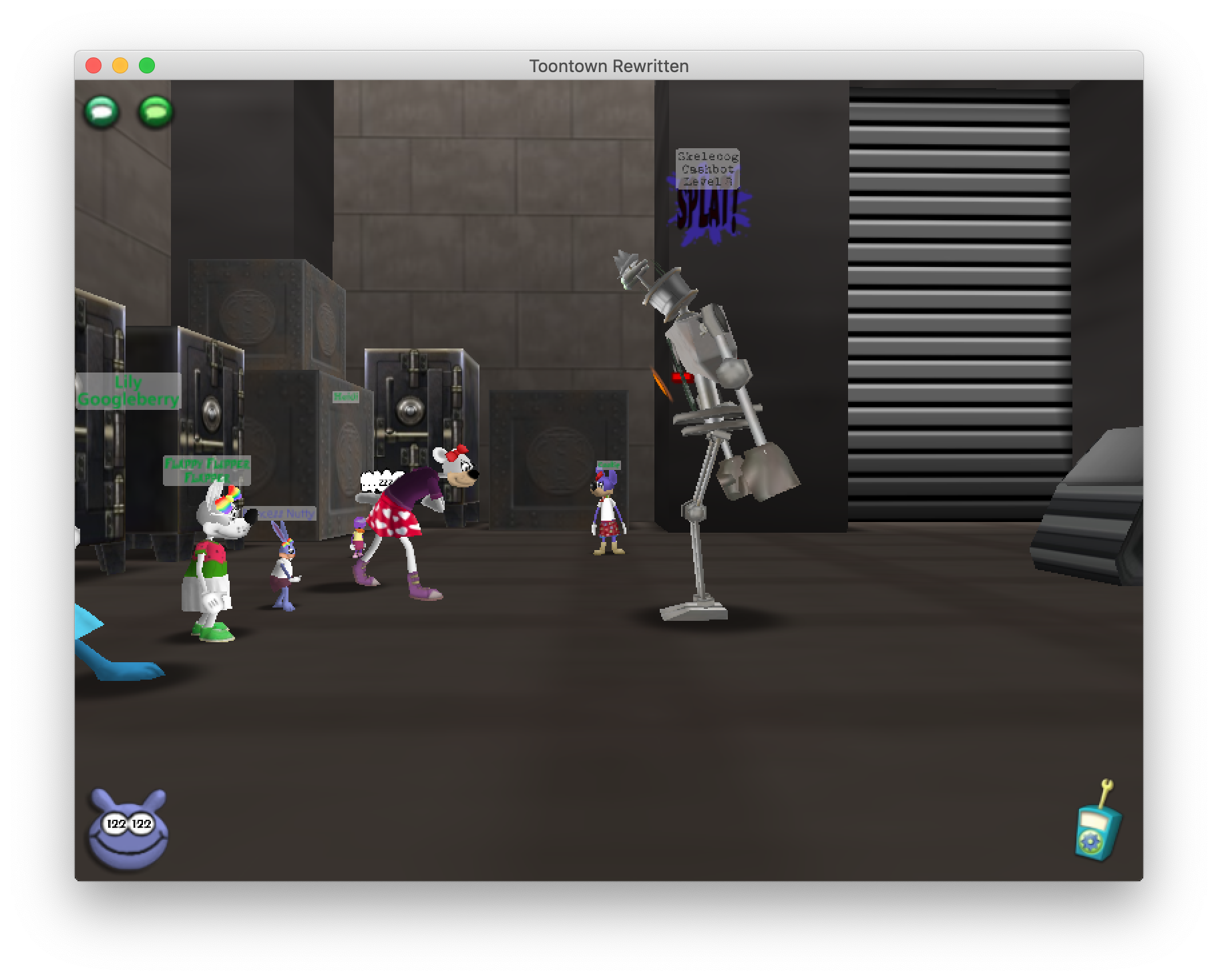Screen dimensions: 1218x980
Task: Click the Toontown Rewritten title bar
Action: 609,65
